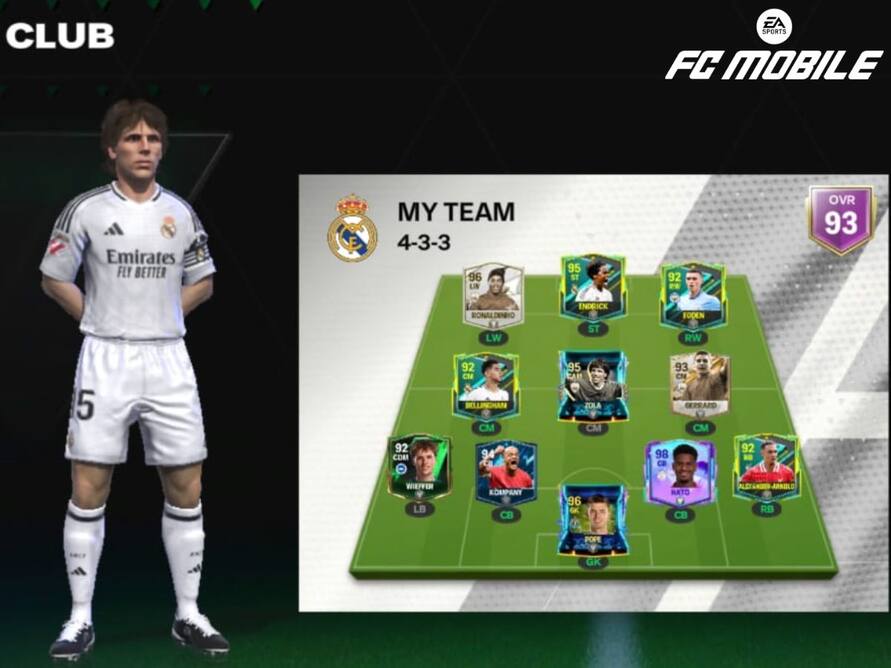Choose the Pope goalkeeper card
Viewport: 891px width, 668px height.
pyautogui.click(x=593, y=518)
